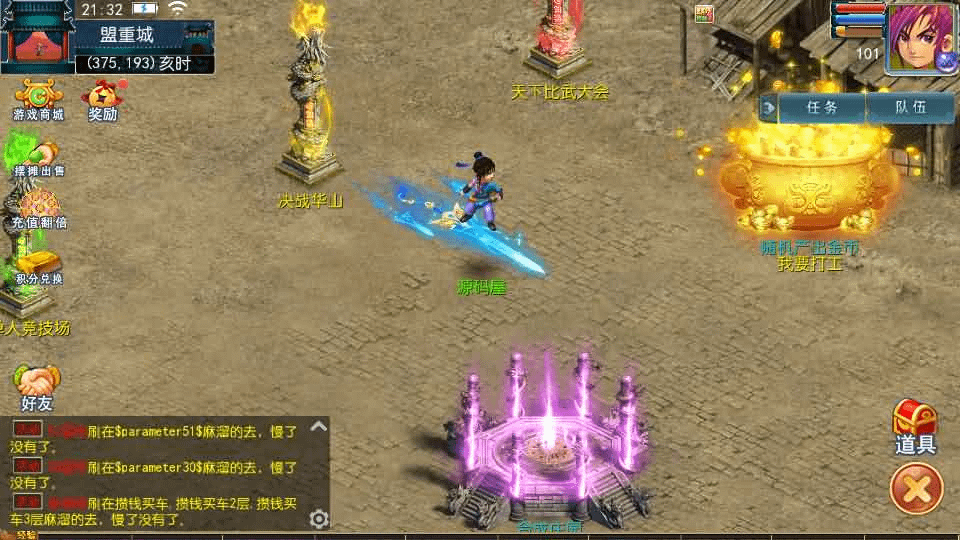This screenshot has height=540, width=960.
Task: Click the orange X close button
Action: pyautogui.click(x=916, y=489)
